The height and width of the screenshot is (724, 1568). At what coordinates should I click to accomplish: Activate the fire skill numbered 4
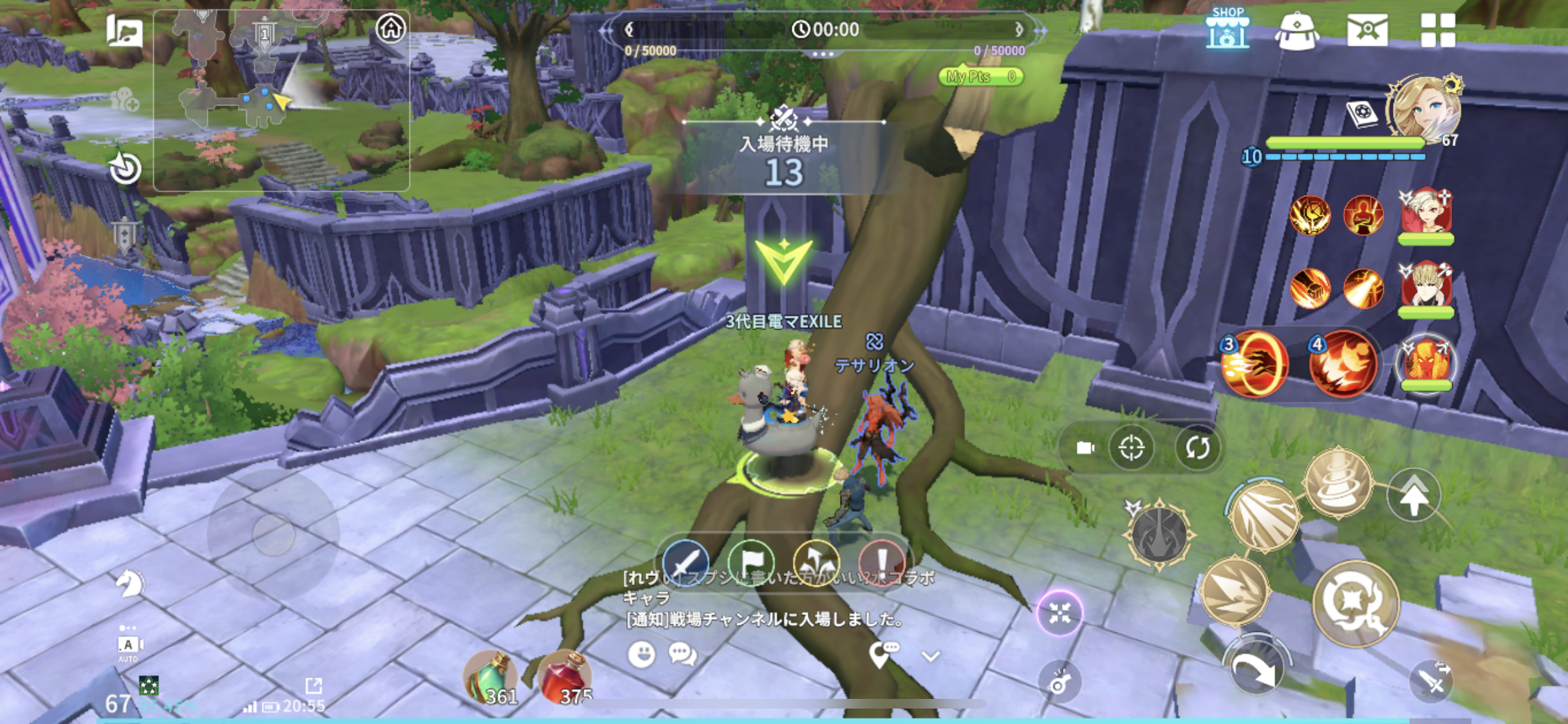(1343, 364)
